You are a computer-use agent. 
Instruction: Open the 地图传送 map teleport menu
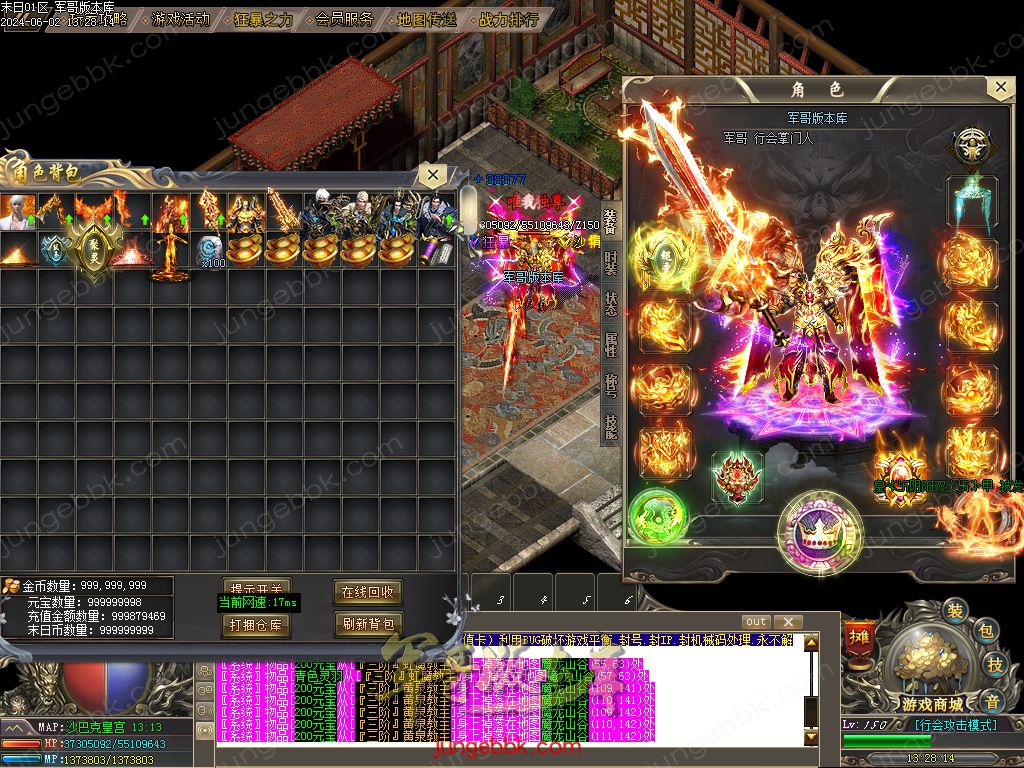426,19
